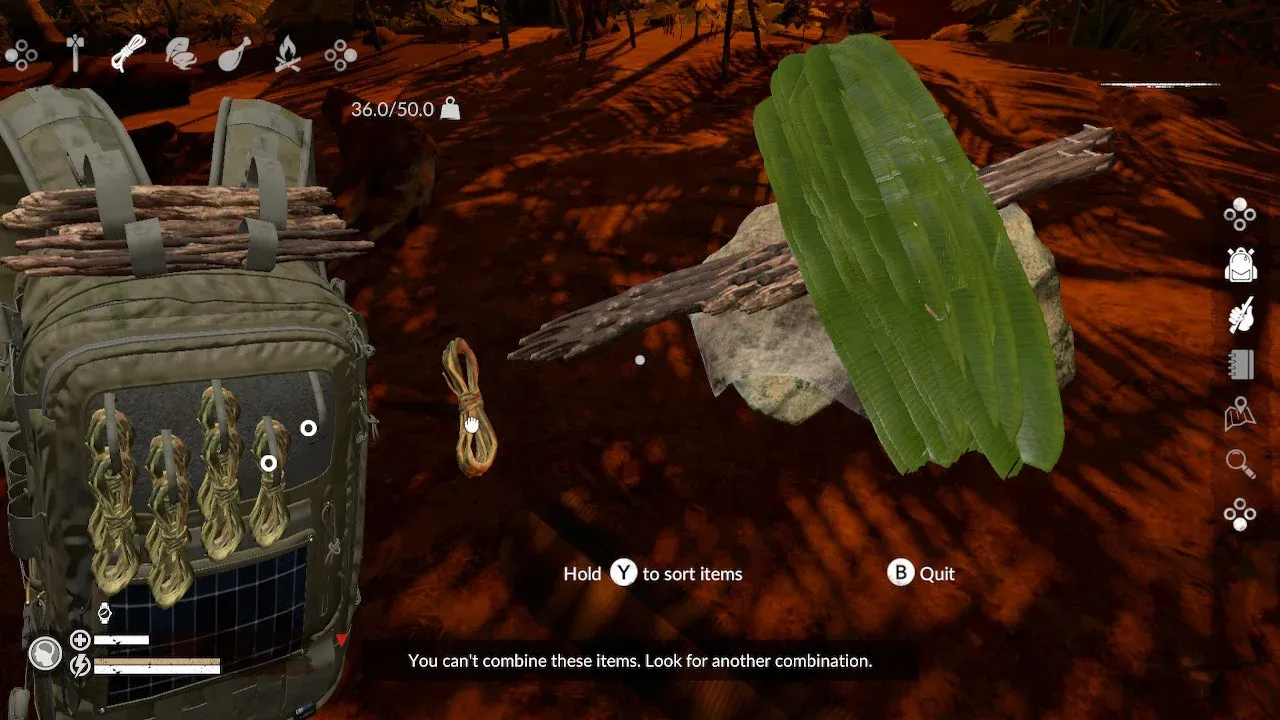Open the tools storage tab with the axe icon
This screenshot has height=720, width=1280.
(75, 53)
